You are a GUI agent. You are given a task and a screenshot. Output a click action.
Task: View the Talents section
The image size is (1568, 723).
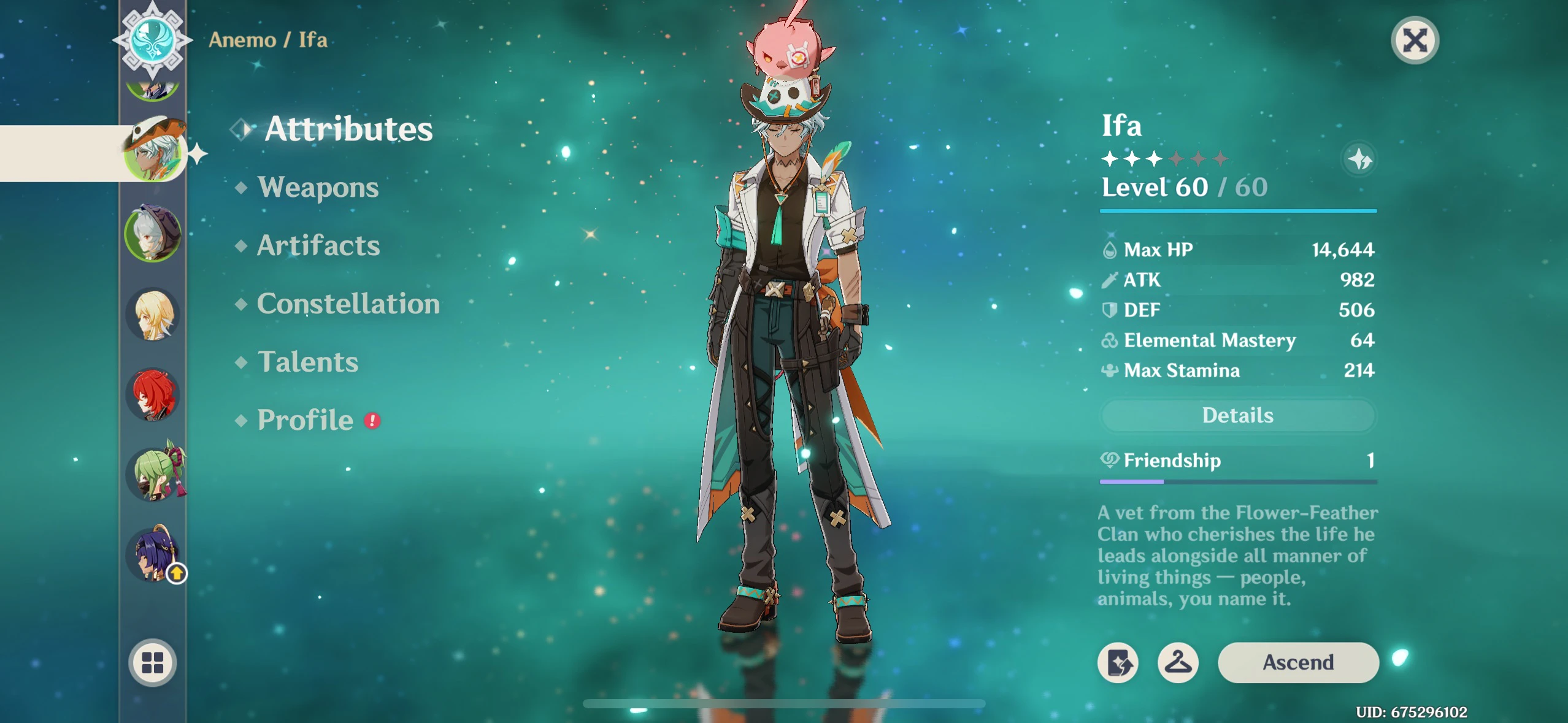point(307,362)
